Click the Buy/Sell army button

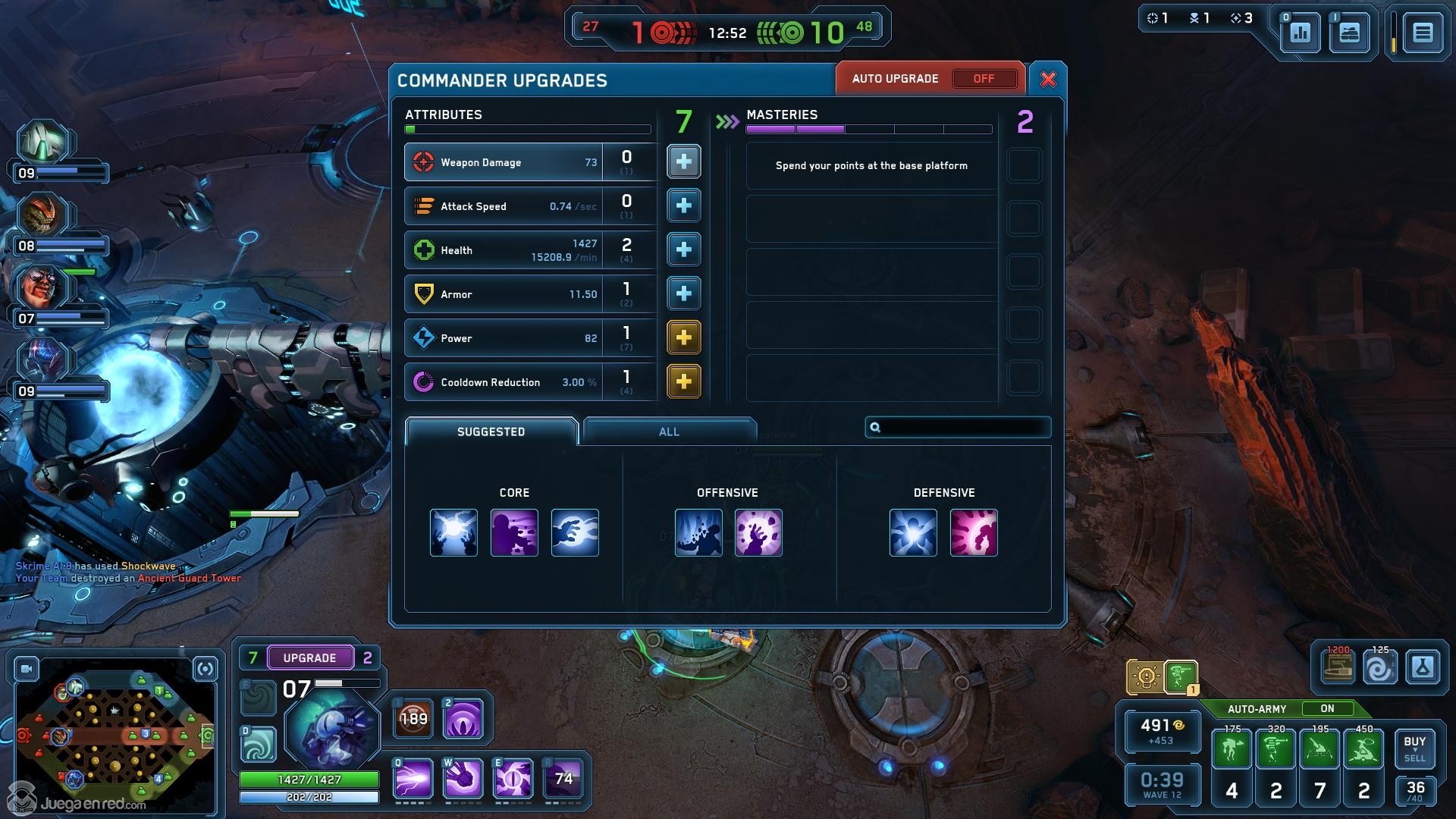(1414, 748)
